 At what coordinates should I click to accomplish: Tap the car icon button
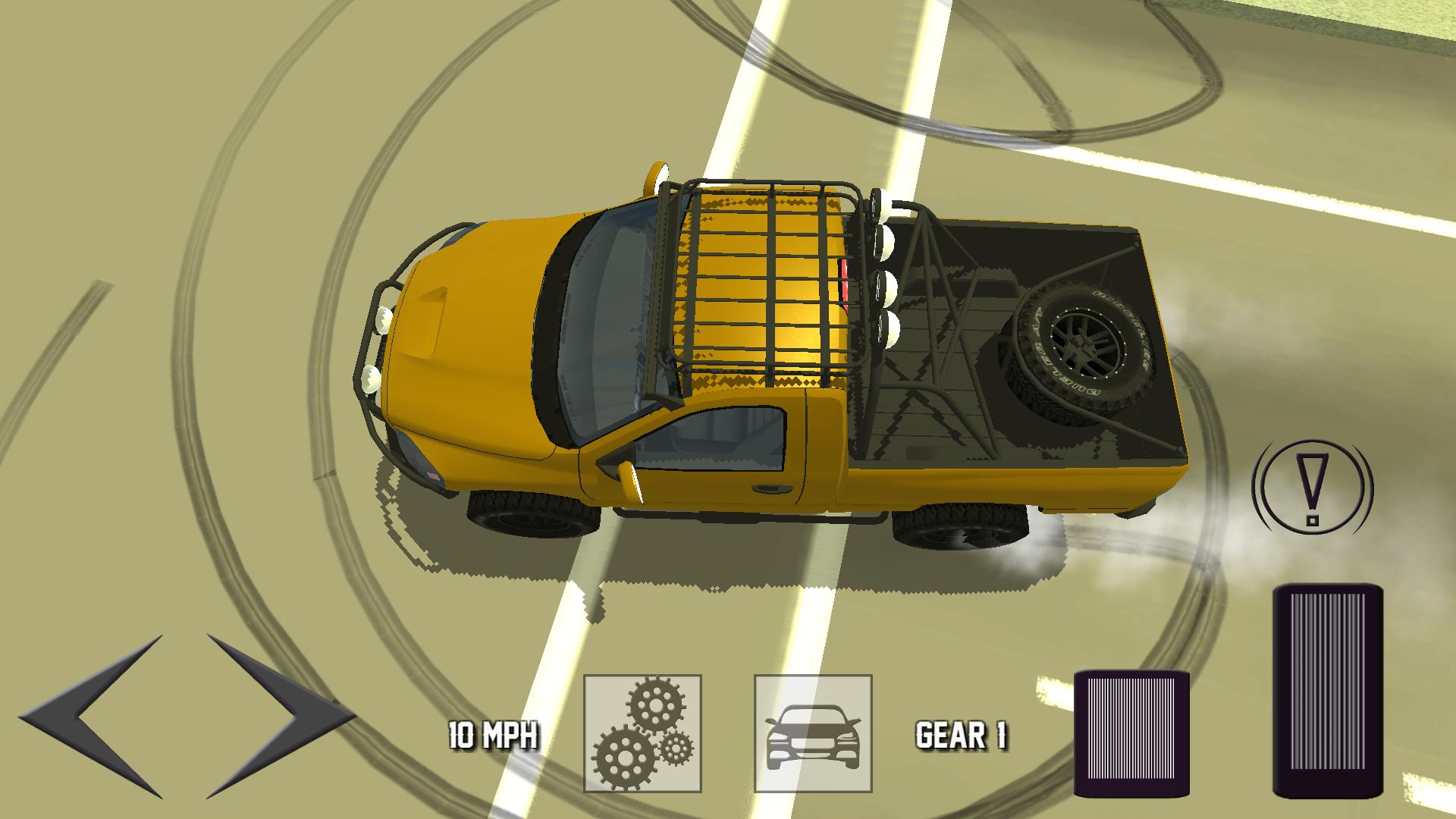pyautogui.click(x=813, y=733)
